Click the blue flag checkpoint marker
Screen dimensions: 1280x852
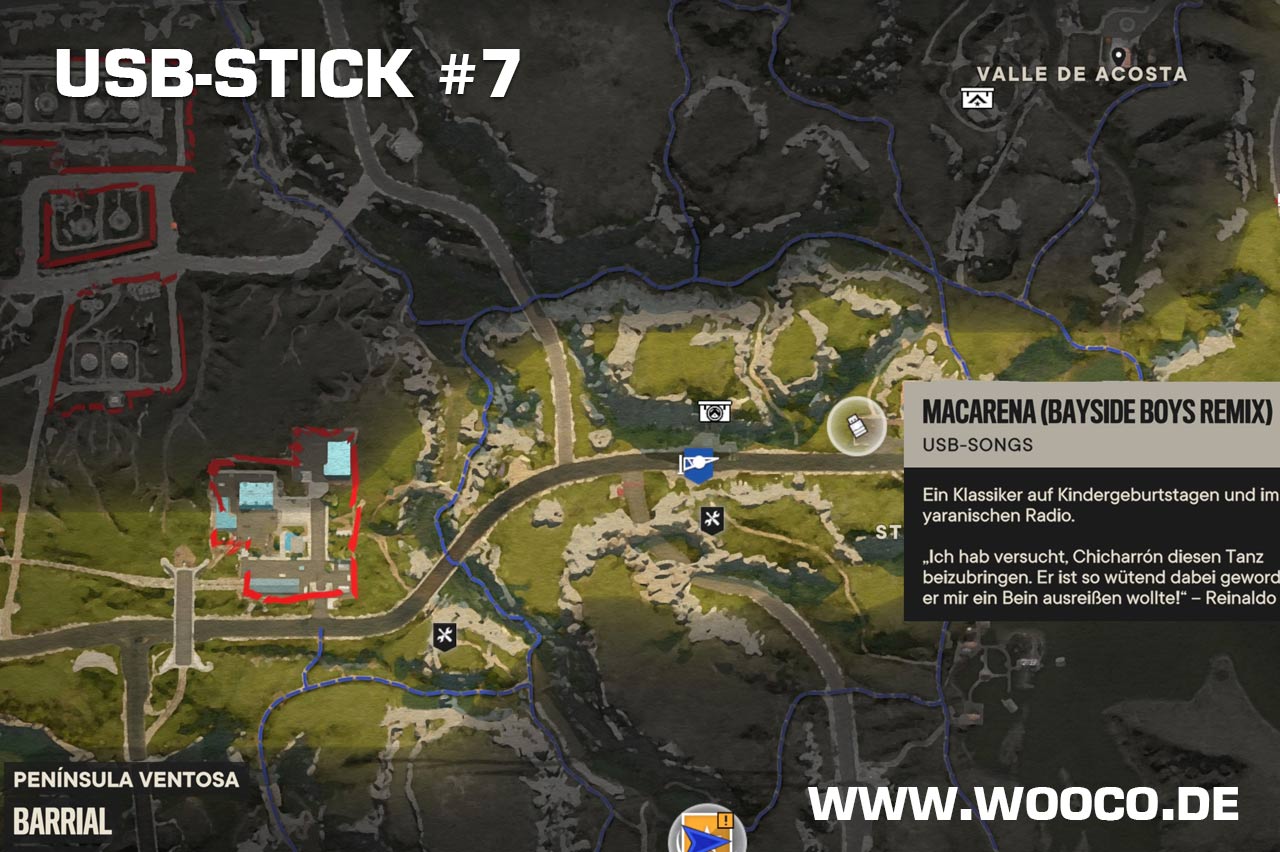[697, 465]
